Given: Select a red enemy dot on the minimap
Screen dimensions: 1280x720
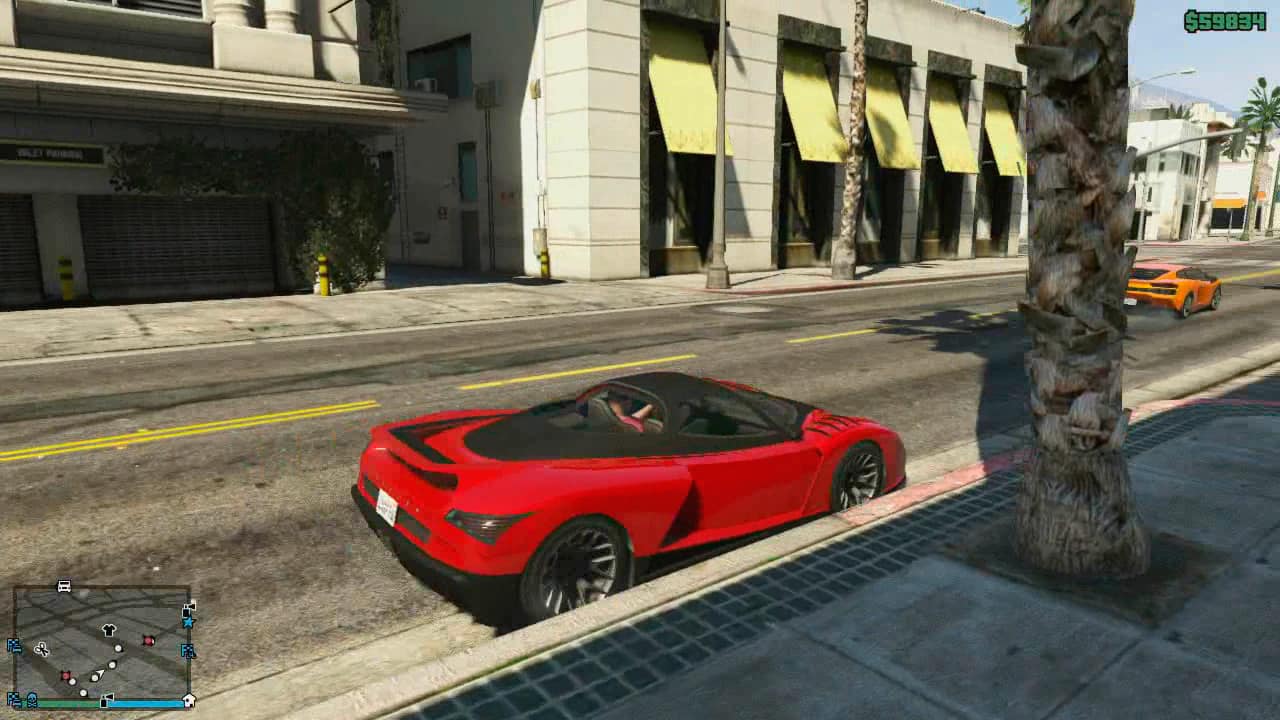Looking at the screenshot, I should pyautogui.click(x=149, y=639).
